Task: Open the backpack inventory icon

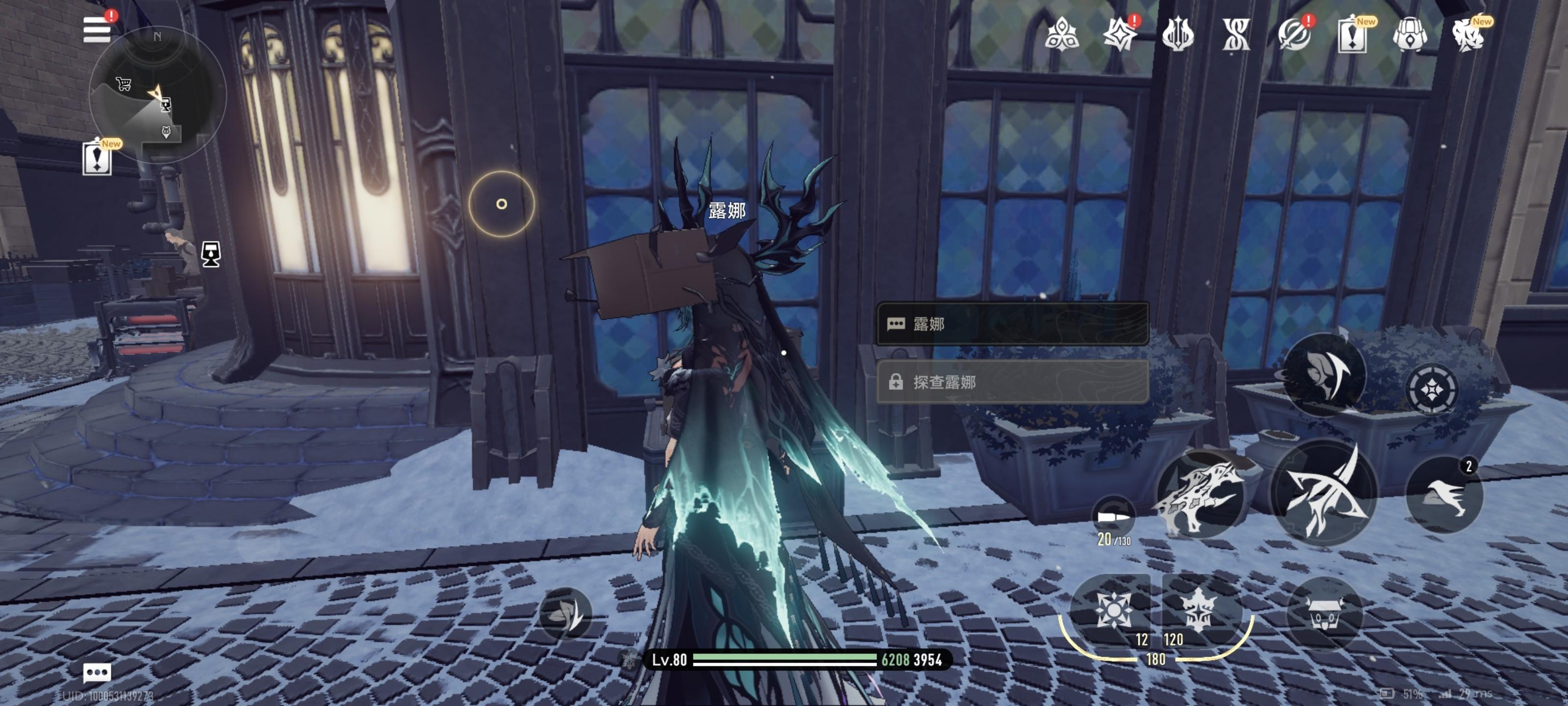Action: [1410, 34]
